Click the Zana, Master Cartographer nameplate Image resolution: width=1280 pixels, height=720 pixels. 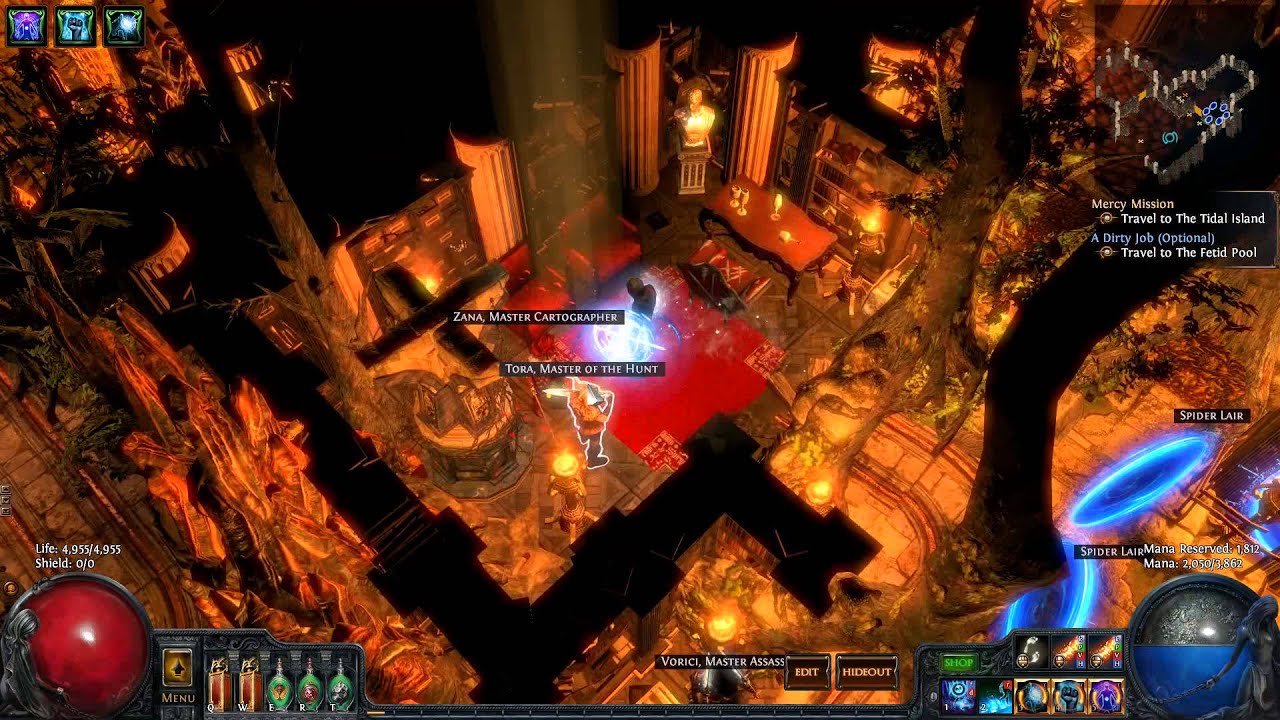537,317
